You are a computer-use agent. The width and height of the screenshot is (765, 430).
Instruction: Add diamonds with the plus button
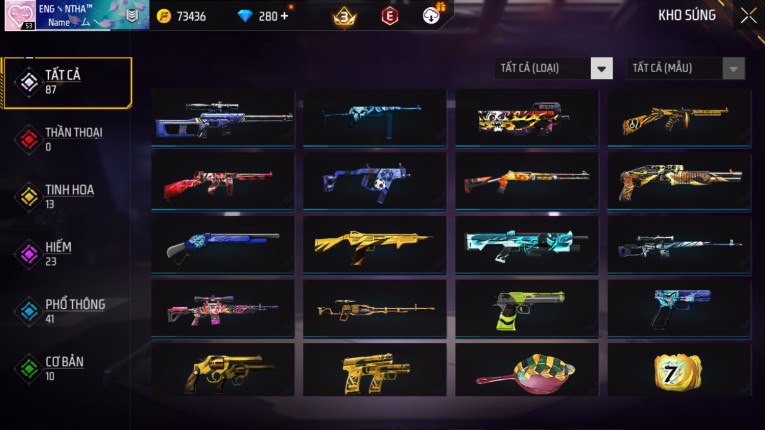(285, 16)
